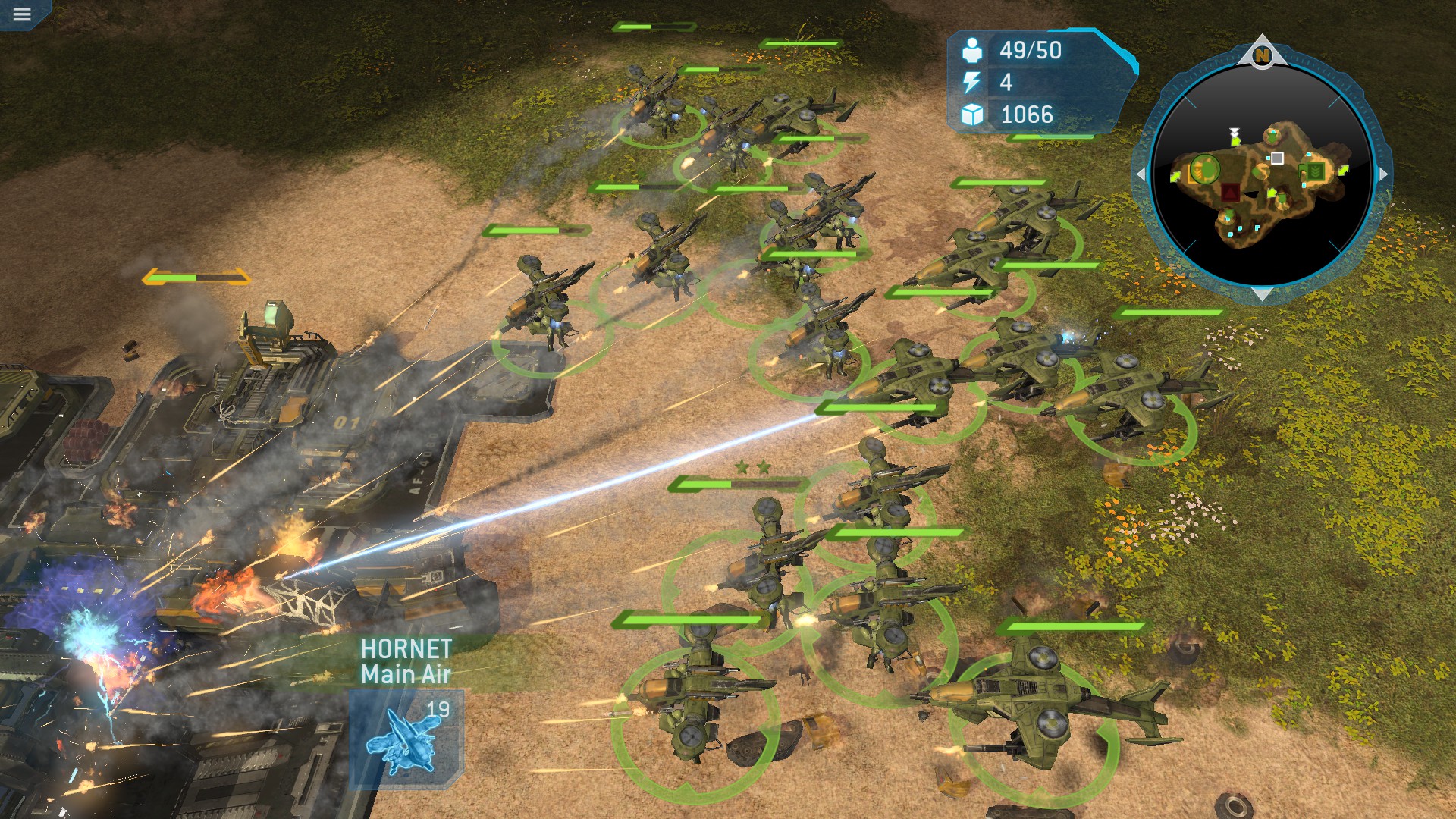Viewport: 1456px width, 819px height.
Task: Click the downward triangle below the minimap
Action: (x=1260, y=294)
